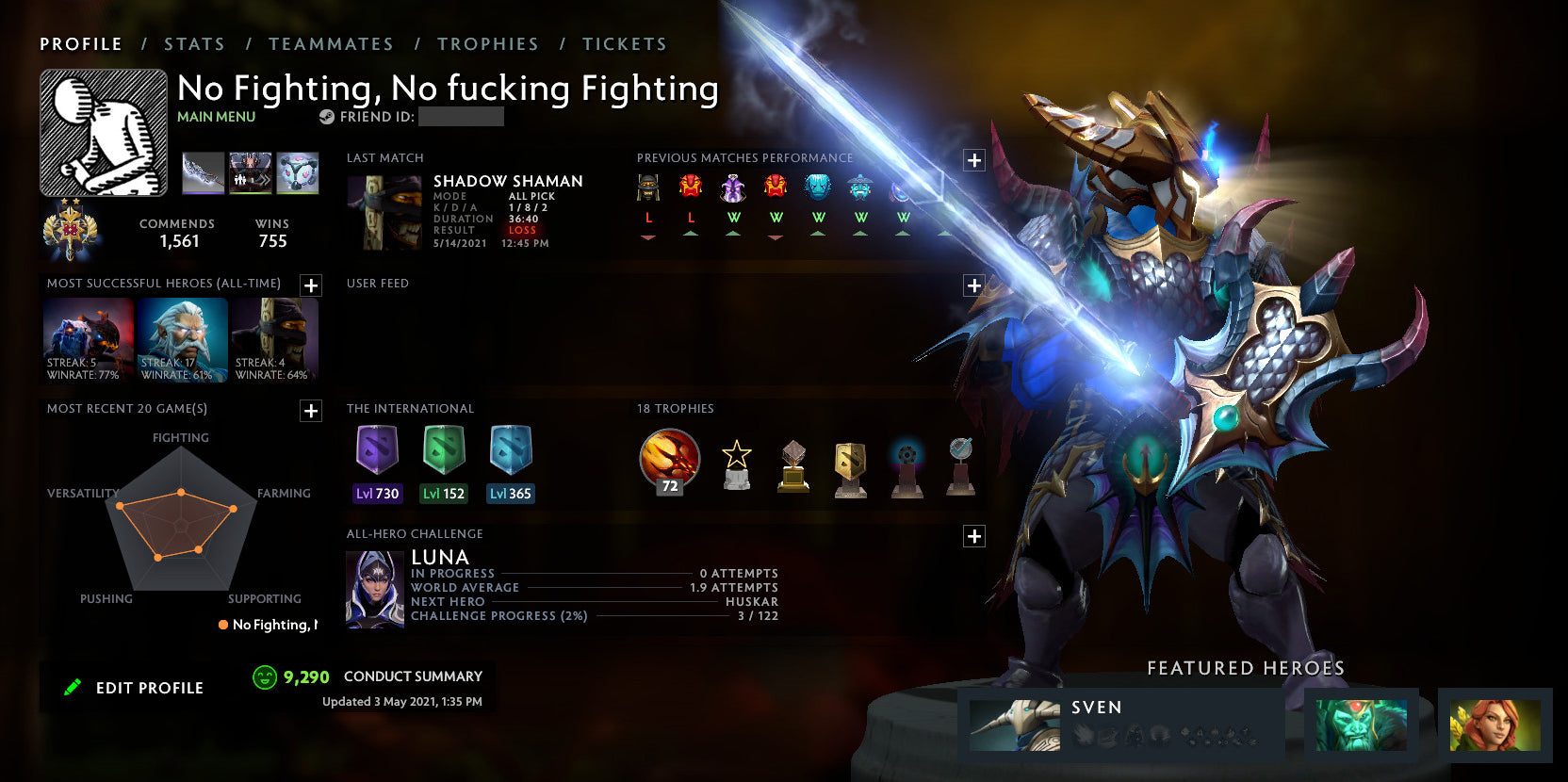
Task: Select the Sven featured hero card
Action: click(x=1112, y=724)
